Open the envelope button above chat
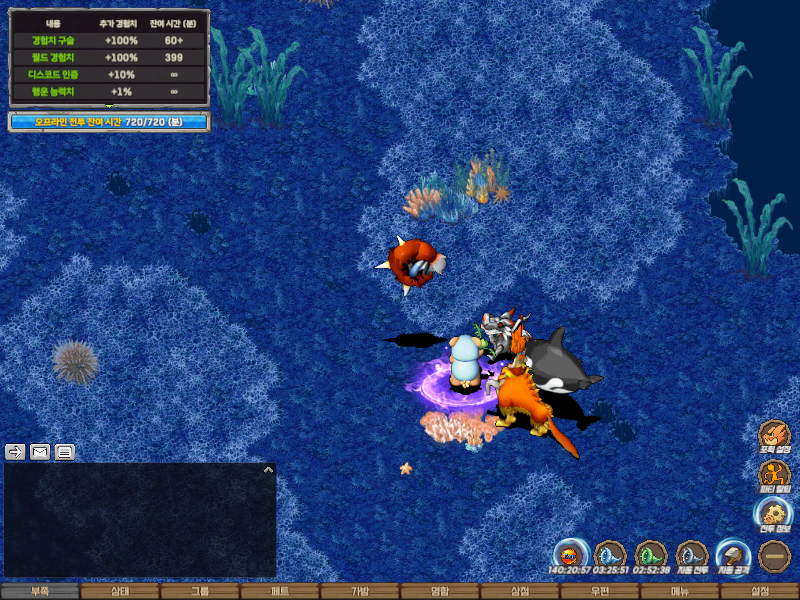Screen dimensions: 800x600 pyautogui.click(x=40, y=452)
